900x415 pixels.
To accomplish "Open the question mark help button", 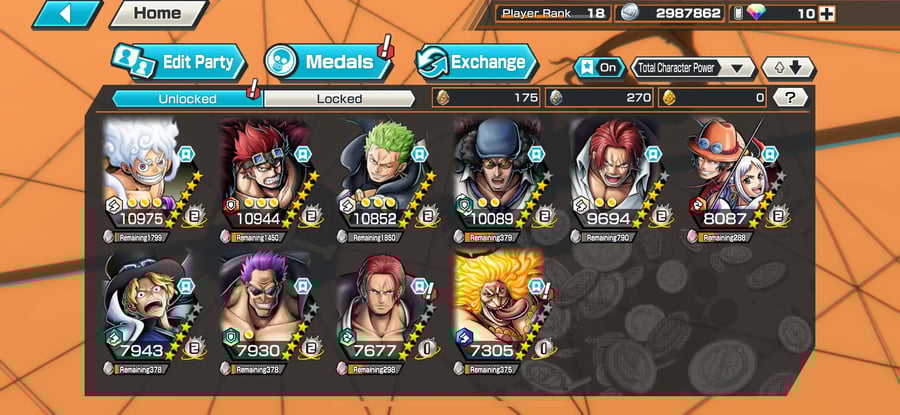I will click(x=791, y=97).
